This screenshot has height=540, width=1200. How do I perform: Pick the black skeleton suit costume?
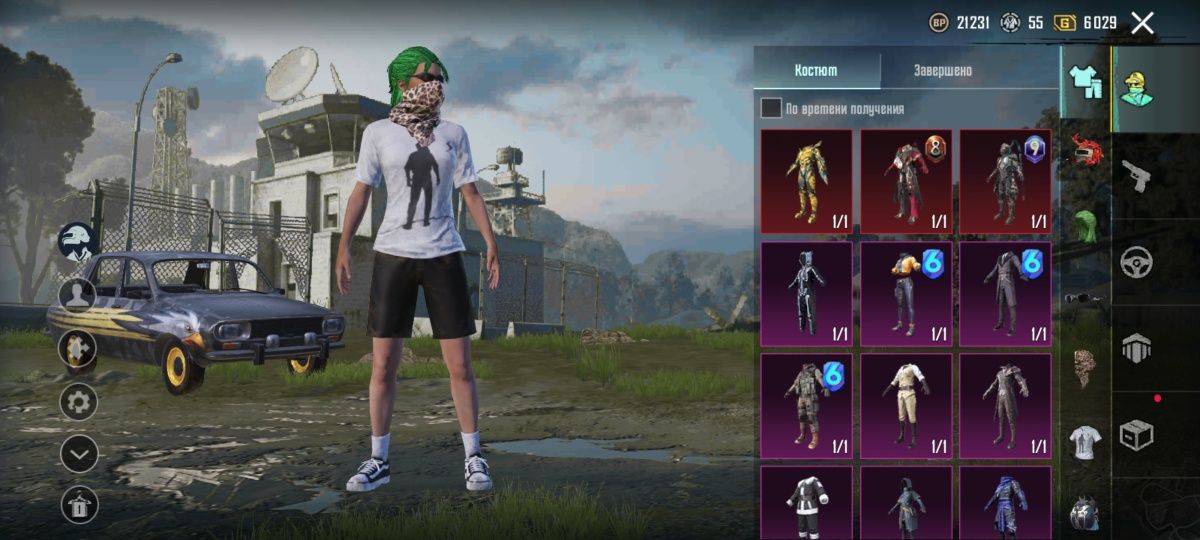[806, 294]
